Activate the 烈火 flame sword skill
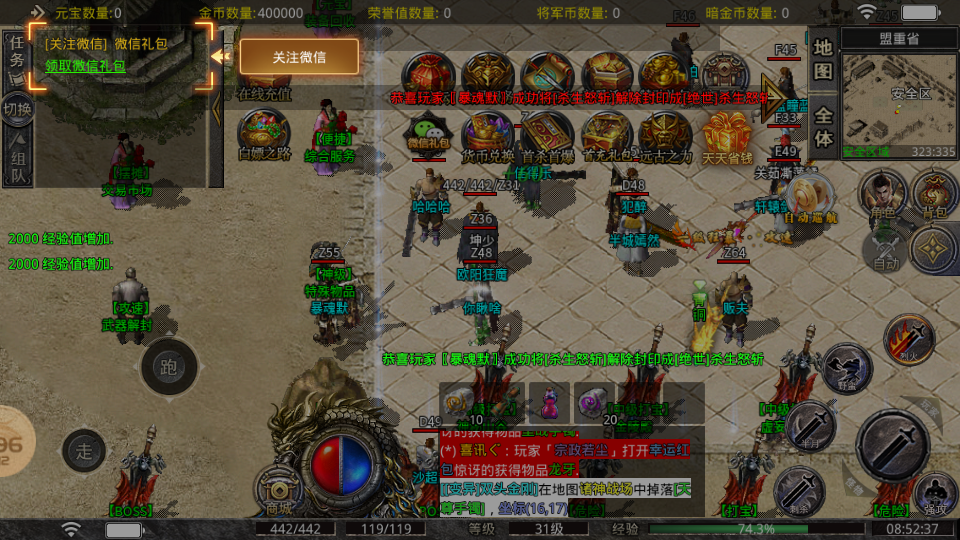The width and height of the screenshot is (960, 540). tap(909, 338)
